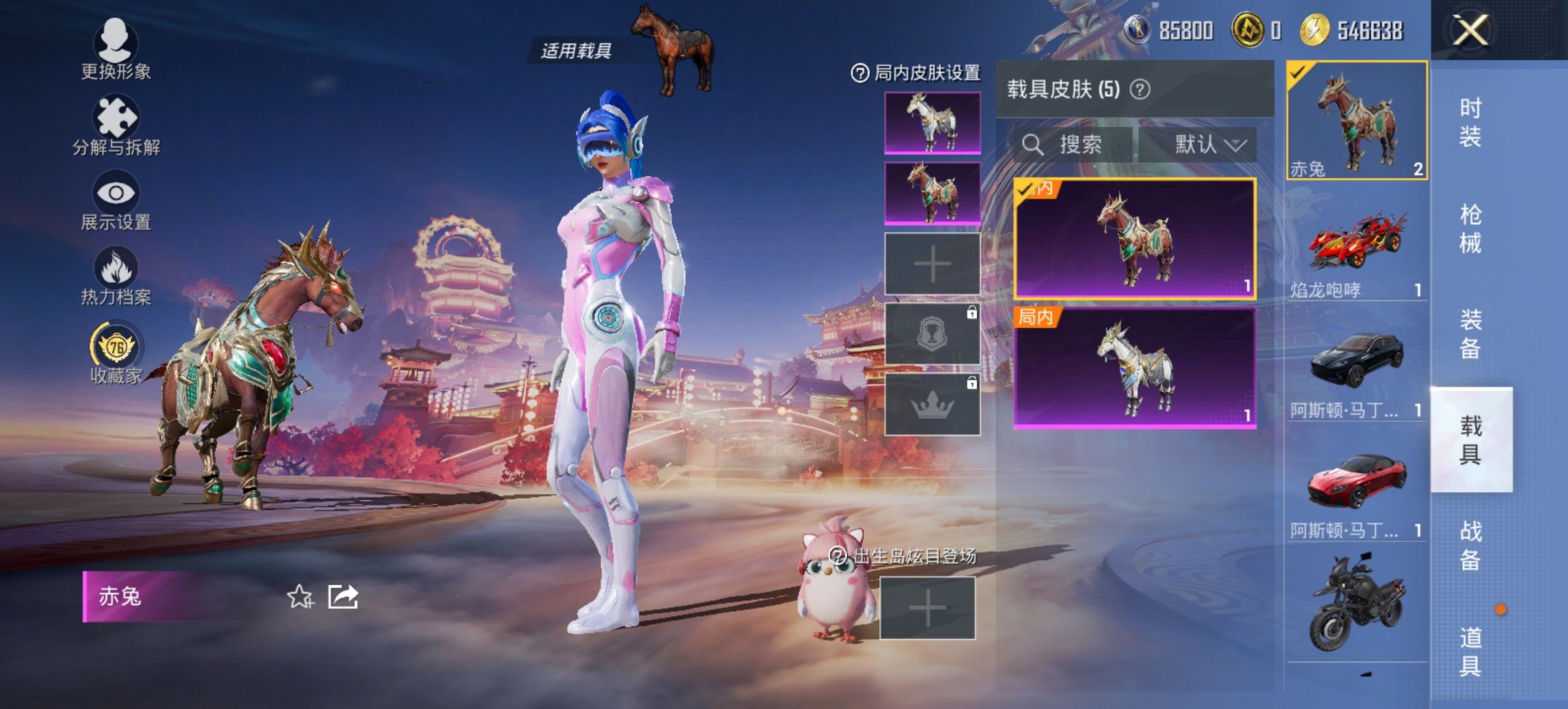This screenshot has width=1568, height=709.
Task: Open the search 搜索 field icon
Action: tap(1033, 145)
